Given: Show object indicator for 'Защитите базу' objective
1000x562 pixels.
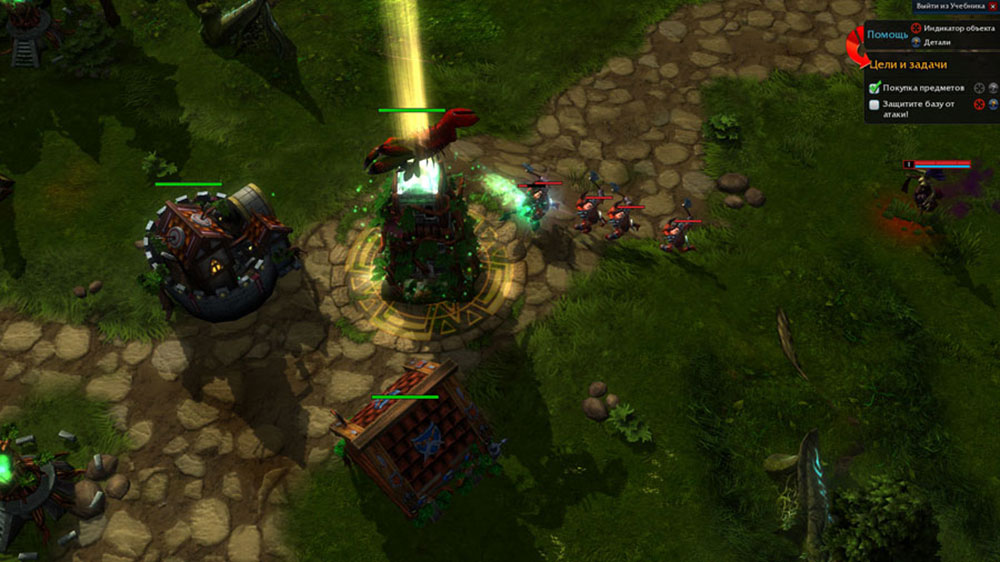Looking at the screenshot, I should click(979, 104).
